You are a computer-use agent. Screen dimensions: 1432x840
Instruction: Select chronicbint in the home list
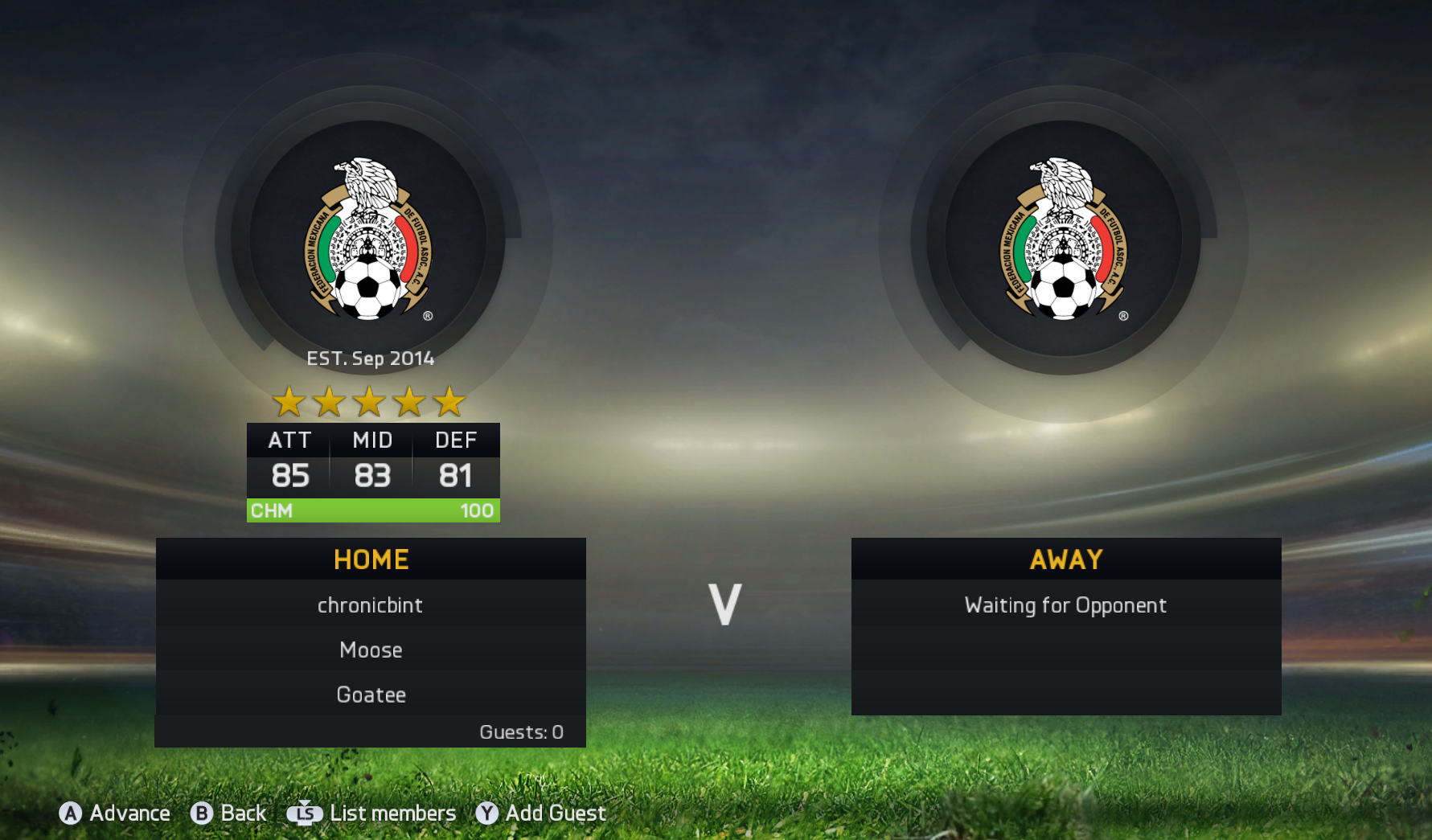point(370,605)
